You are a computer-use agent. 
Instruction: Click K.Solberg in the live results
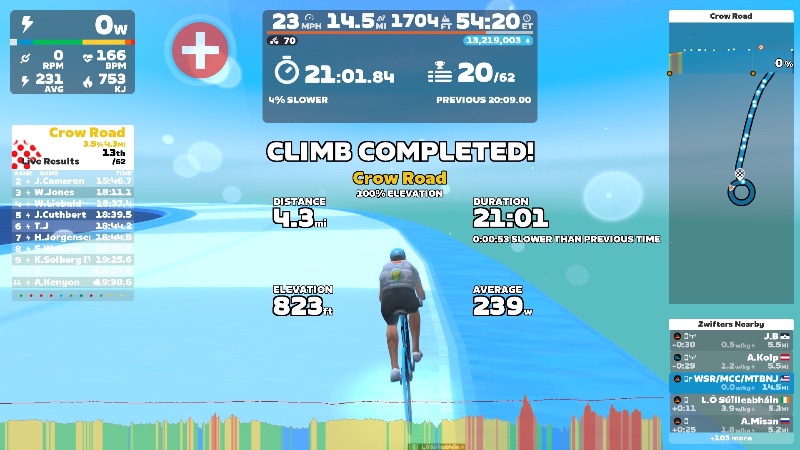coord(71,259)
